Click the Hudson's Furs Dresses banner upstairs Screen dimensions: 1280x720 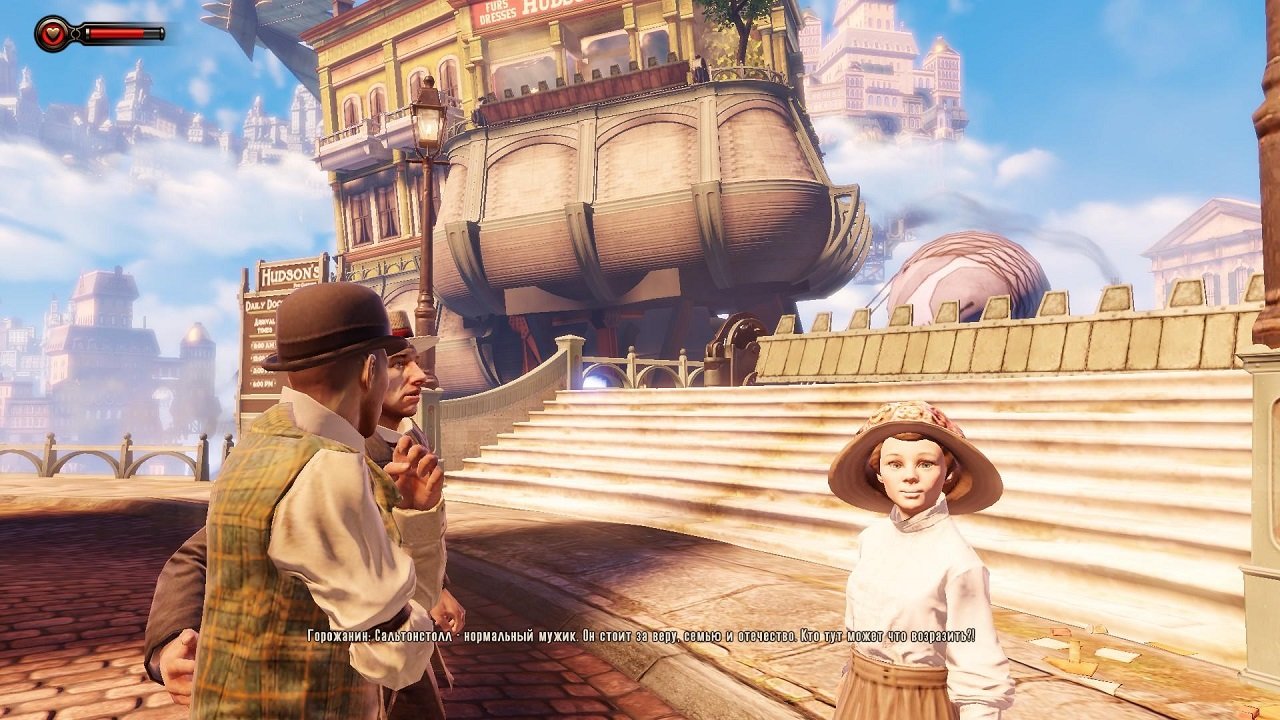tap(540, 10)
